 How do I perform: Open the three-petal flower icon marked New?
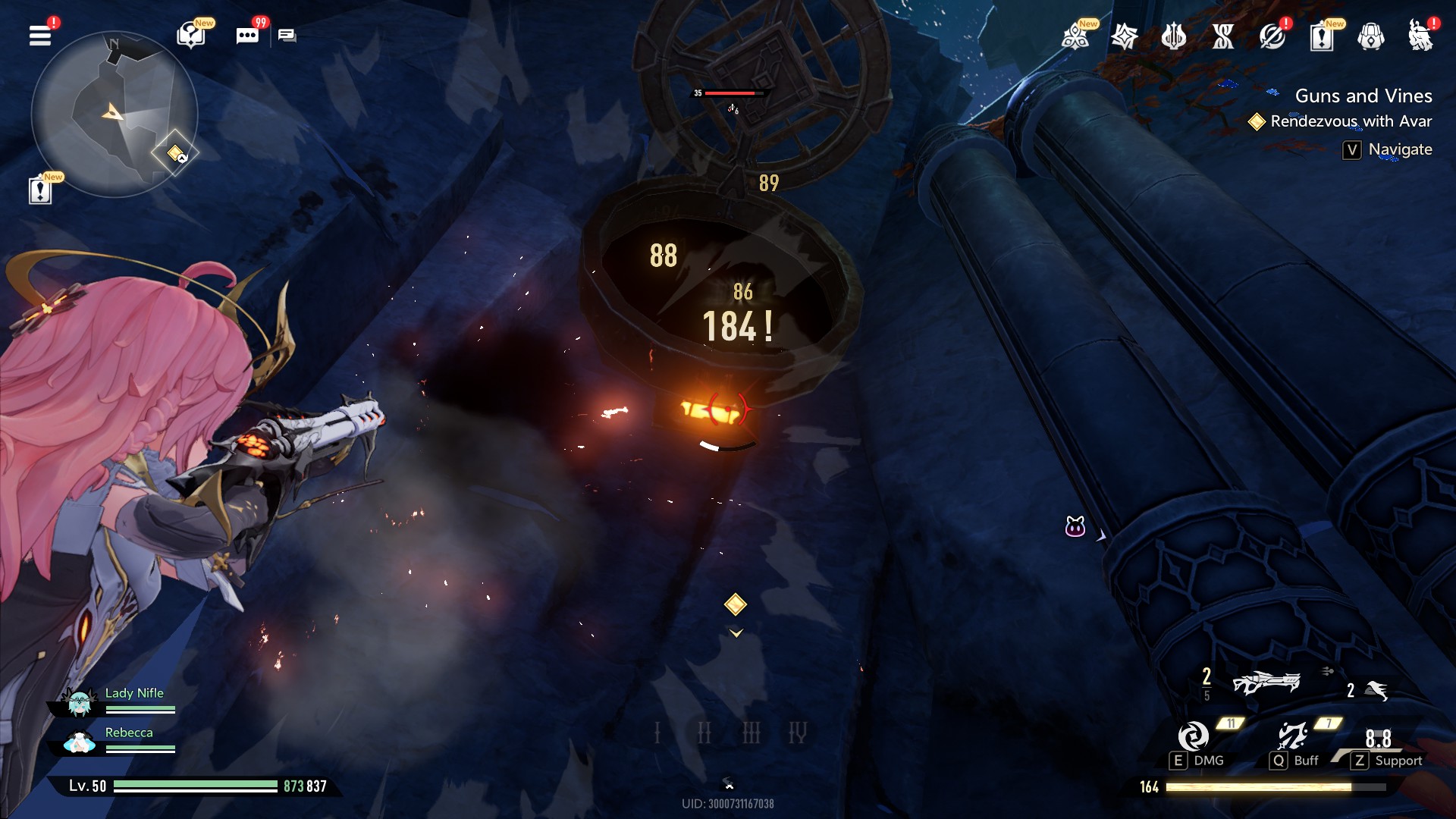[1075, 36]
